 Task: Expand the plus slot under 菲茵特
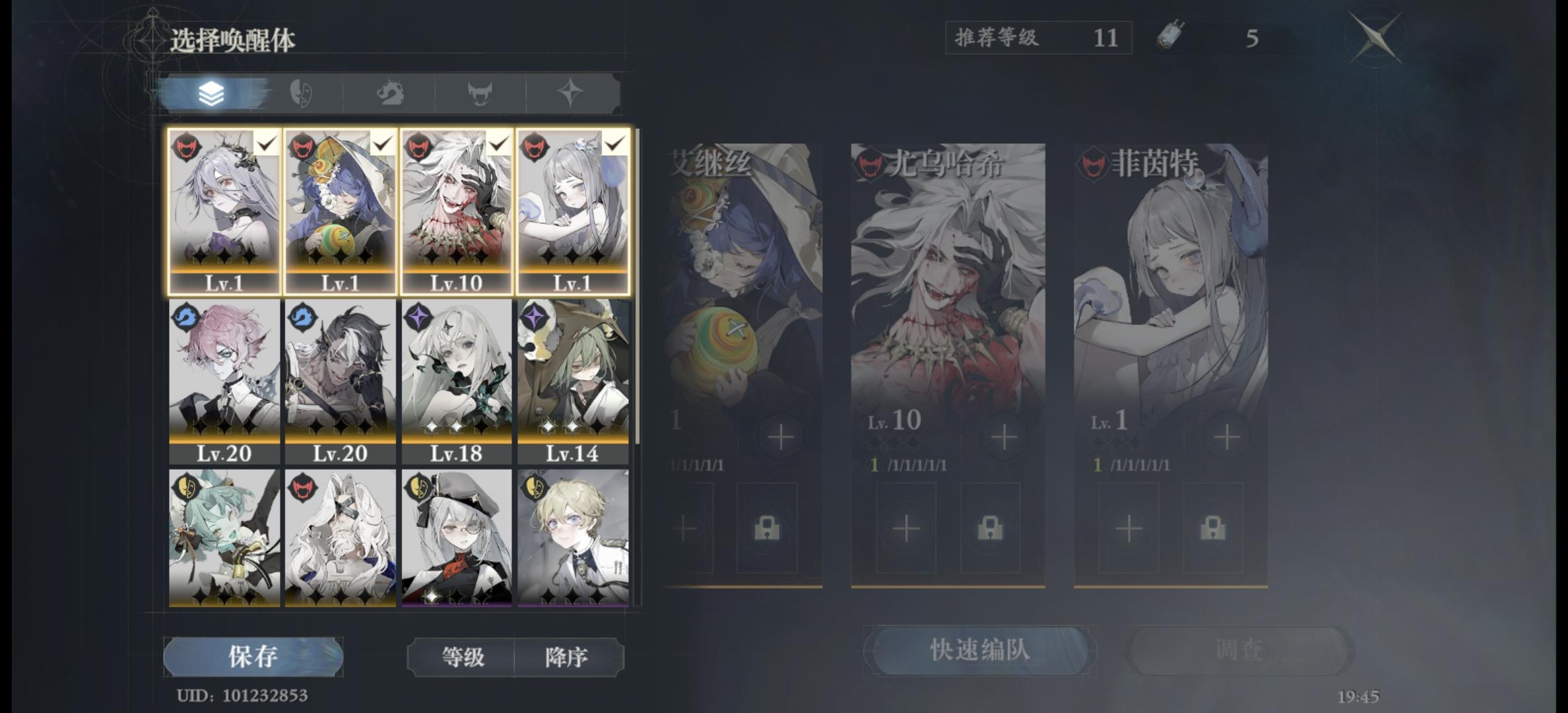1130,528
